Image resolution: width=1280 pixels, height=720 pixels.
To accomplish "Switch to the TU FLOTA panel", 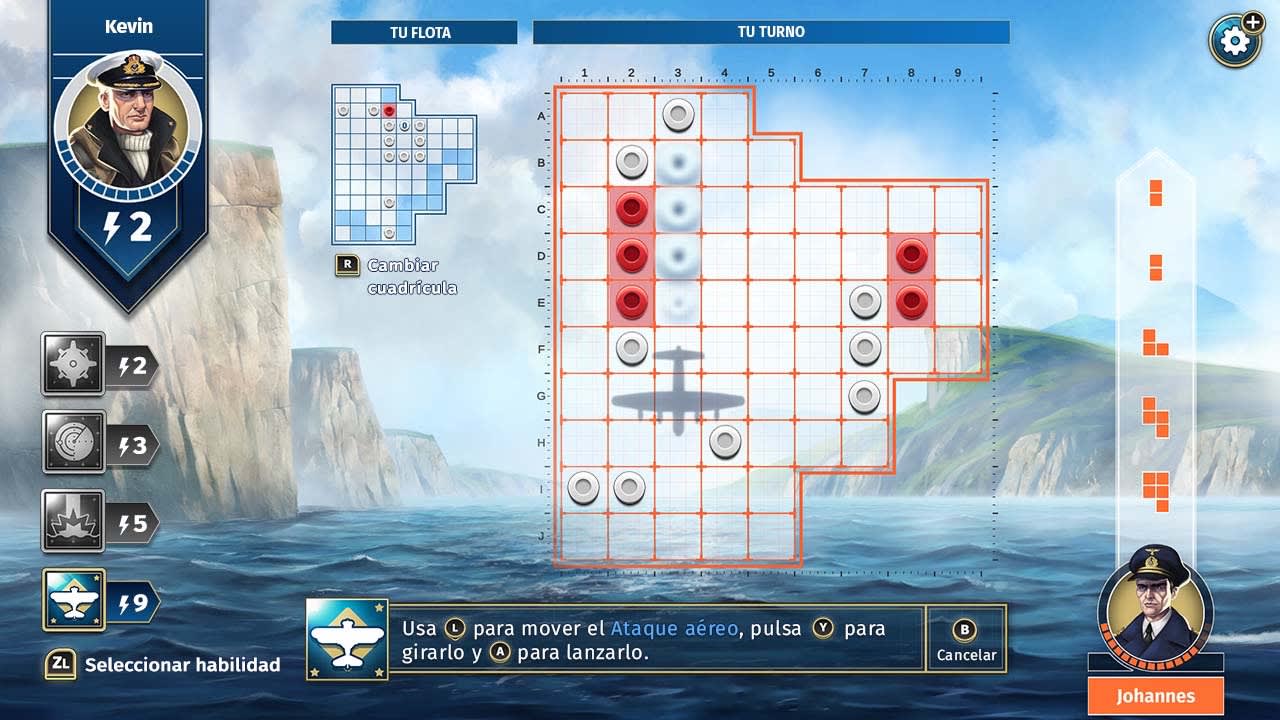I will pos(423,32).
